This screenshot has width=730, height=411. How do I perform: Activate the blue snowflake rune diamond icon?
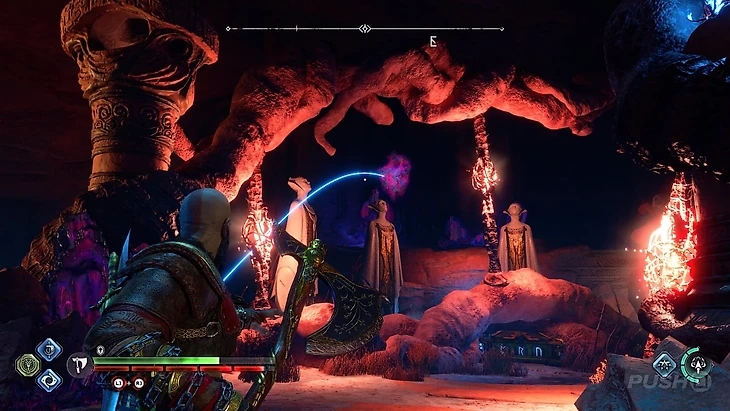[664, 364]
